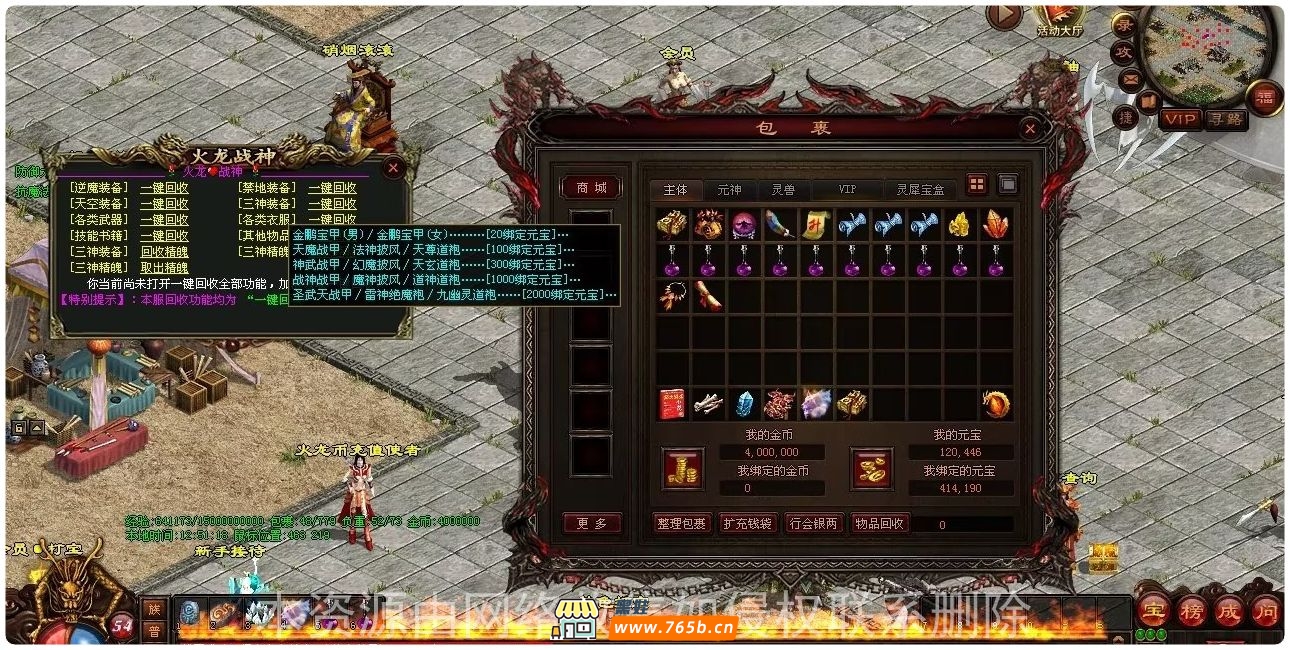Click 取出精魄 link
The height and width of the screenshot is (650, 1290).
[164, 268]
